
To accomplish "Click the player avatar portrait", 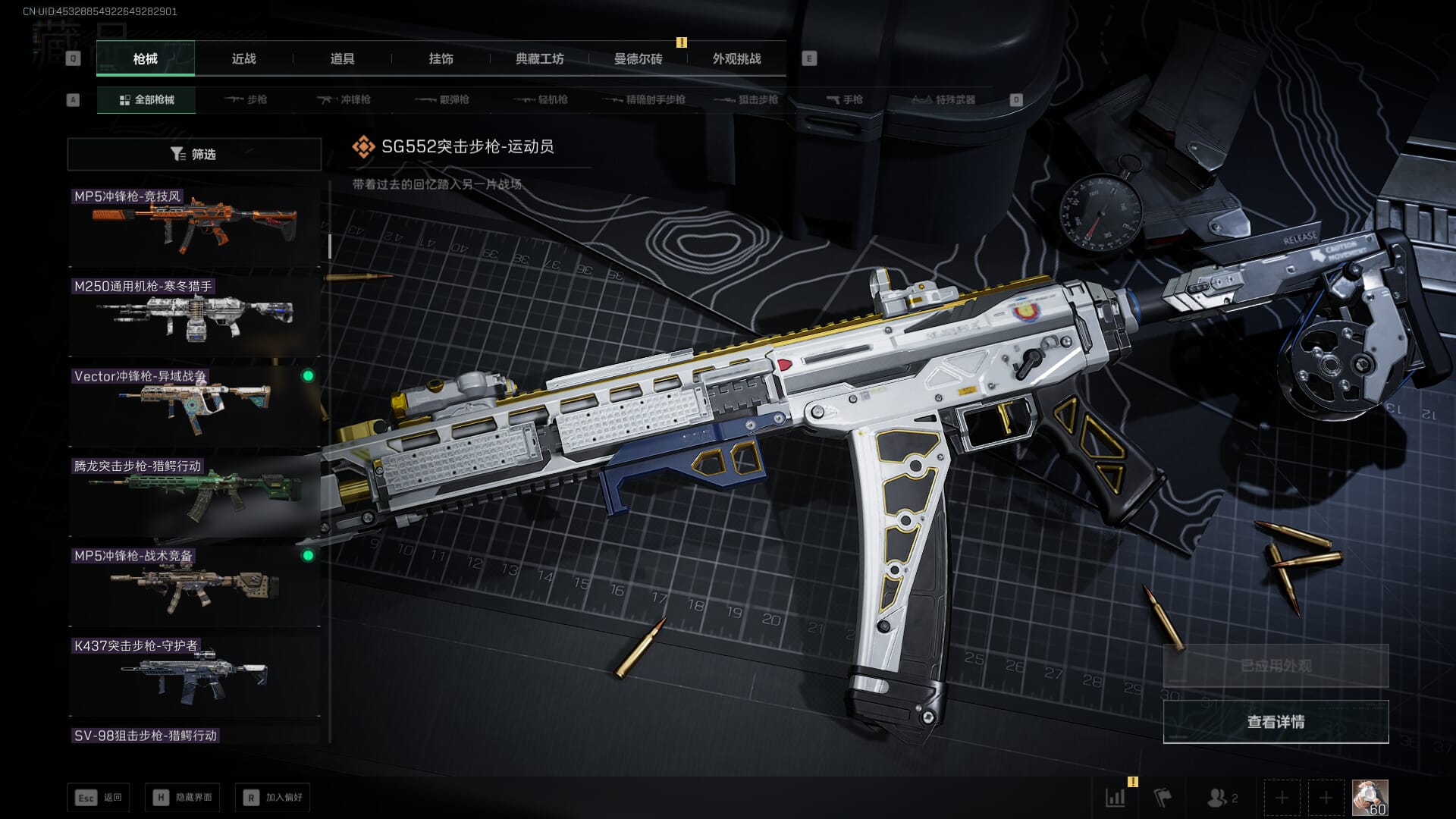I will (1370, 798).
